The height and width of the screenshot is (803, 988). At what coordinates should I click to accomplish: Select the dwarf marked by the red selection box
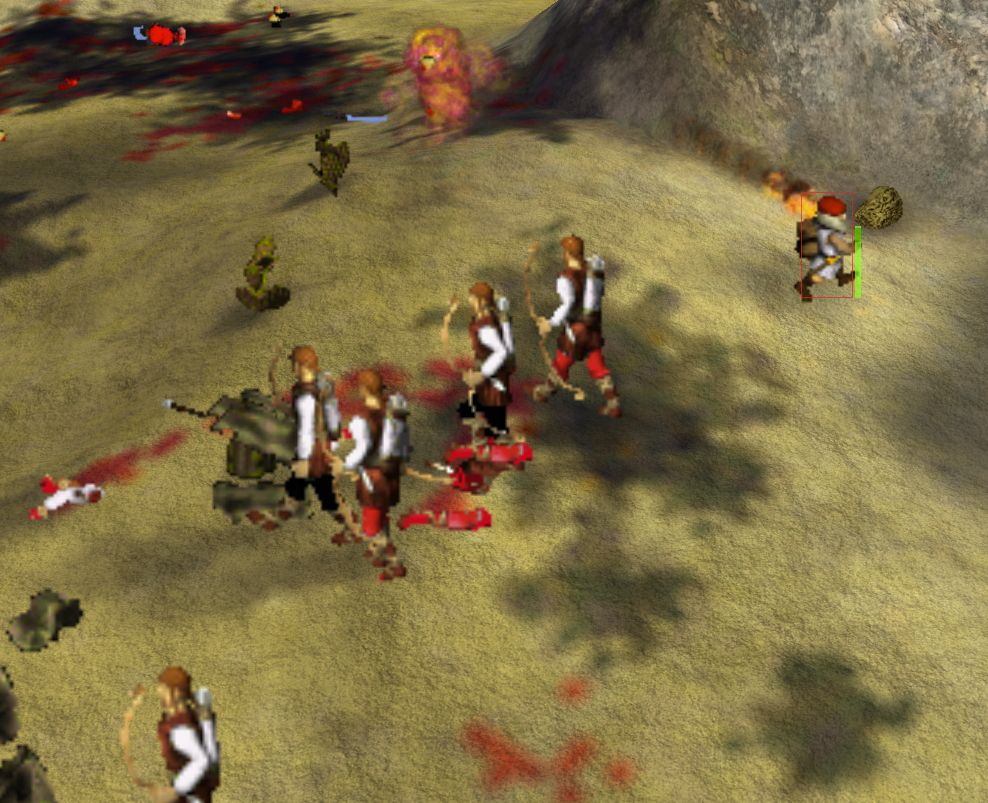[825, 246]
